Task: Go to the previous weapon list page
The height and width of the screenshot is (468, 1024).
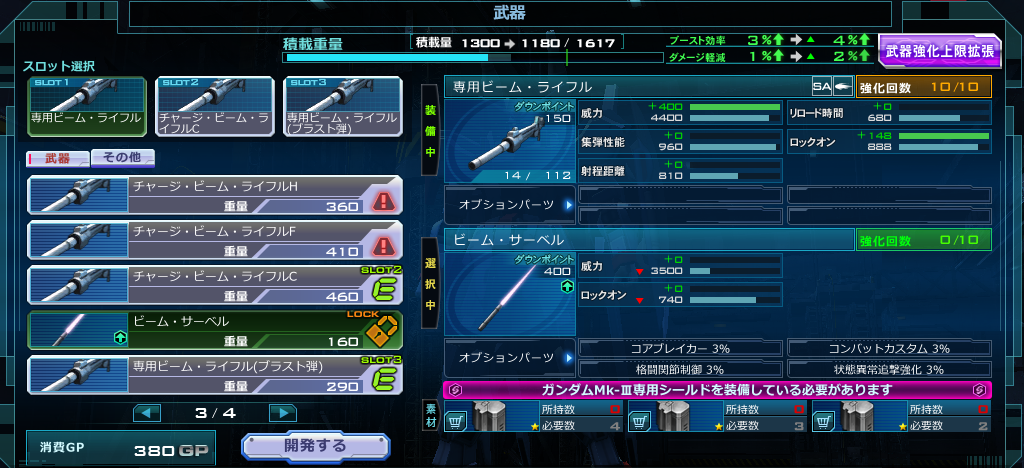Action: 147,412
